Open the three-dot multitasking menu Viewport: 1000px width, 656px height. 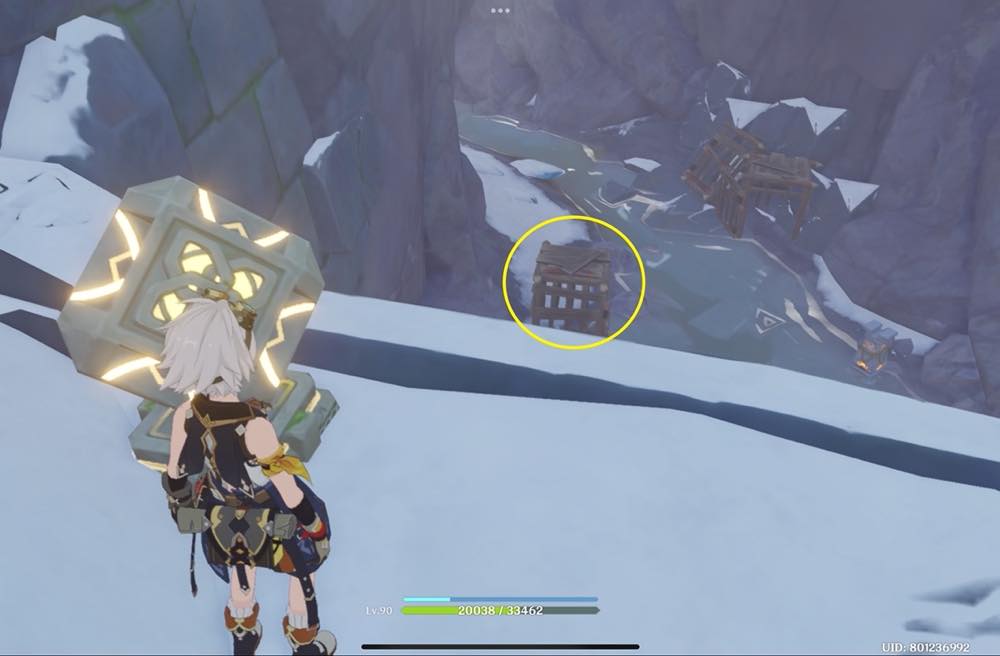click(x=500, y=10)
